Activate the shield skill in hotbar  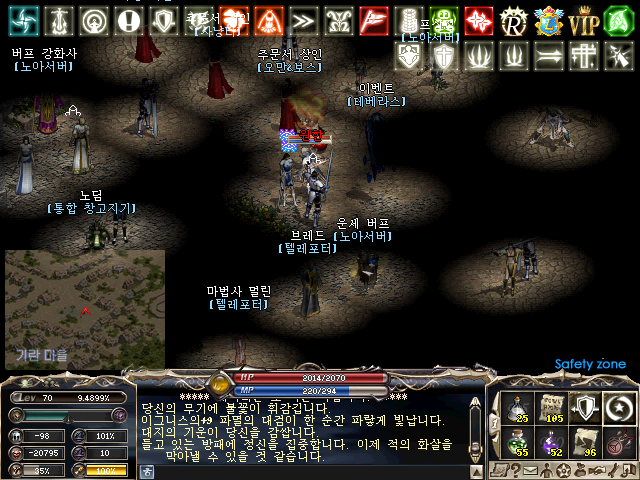point(584,407)
